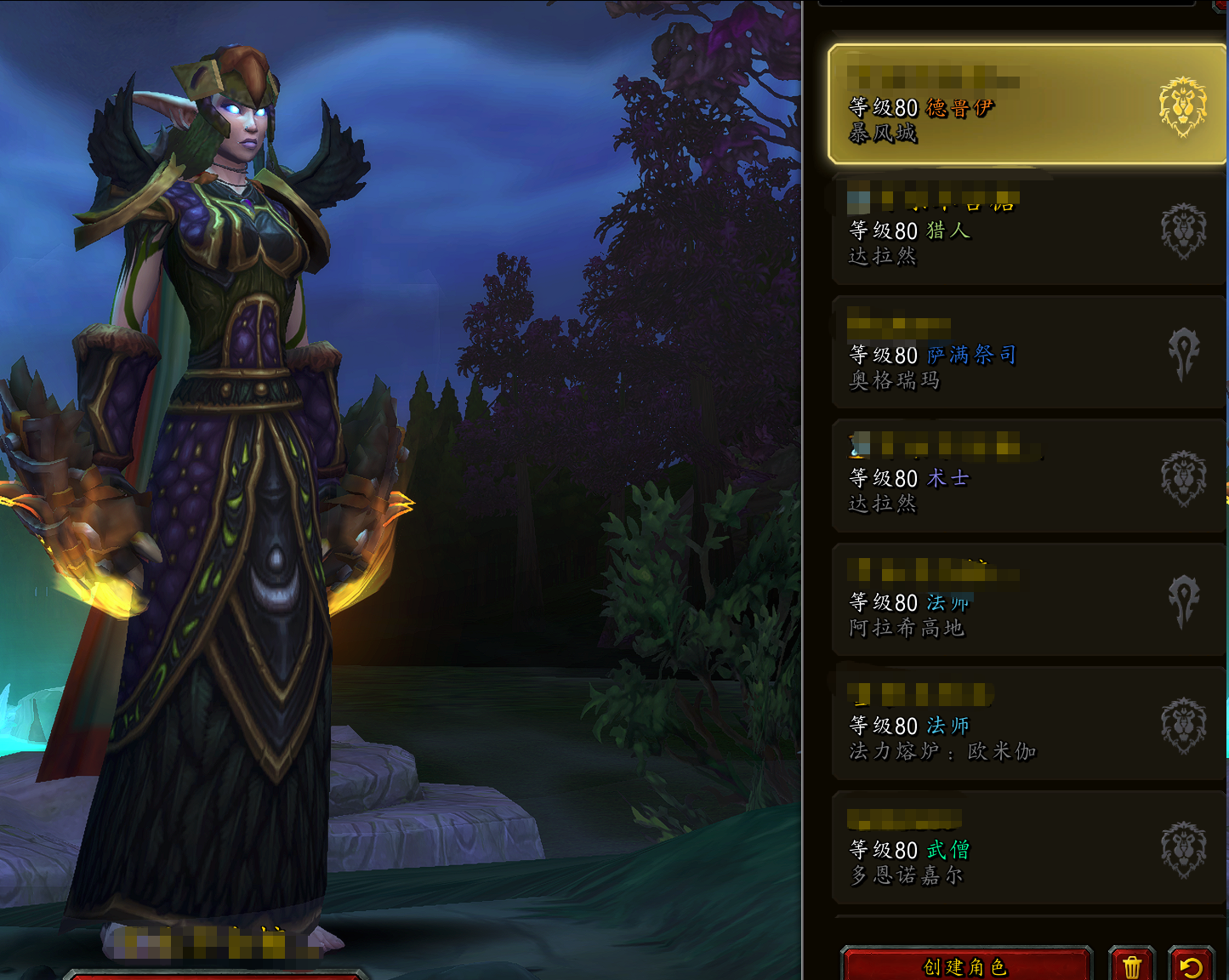
Task: Select the level 80 Druid from Stormwind
Action: click(x=1004, y=105)
